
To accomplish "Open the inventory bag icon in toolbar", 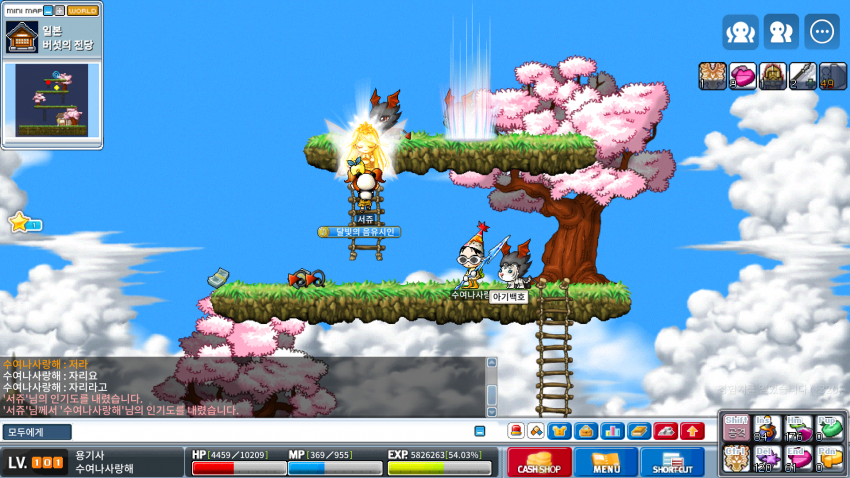I will tap(586, 431).
